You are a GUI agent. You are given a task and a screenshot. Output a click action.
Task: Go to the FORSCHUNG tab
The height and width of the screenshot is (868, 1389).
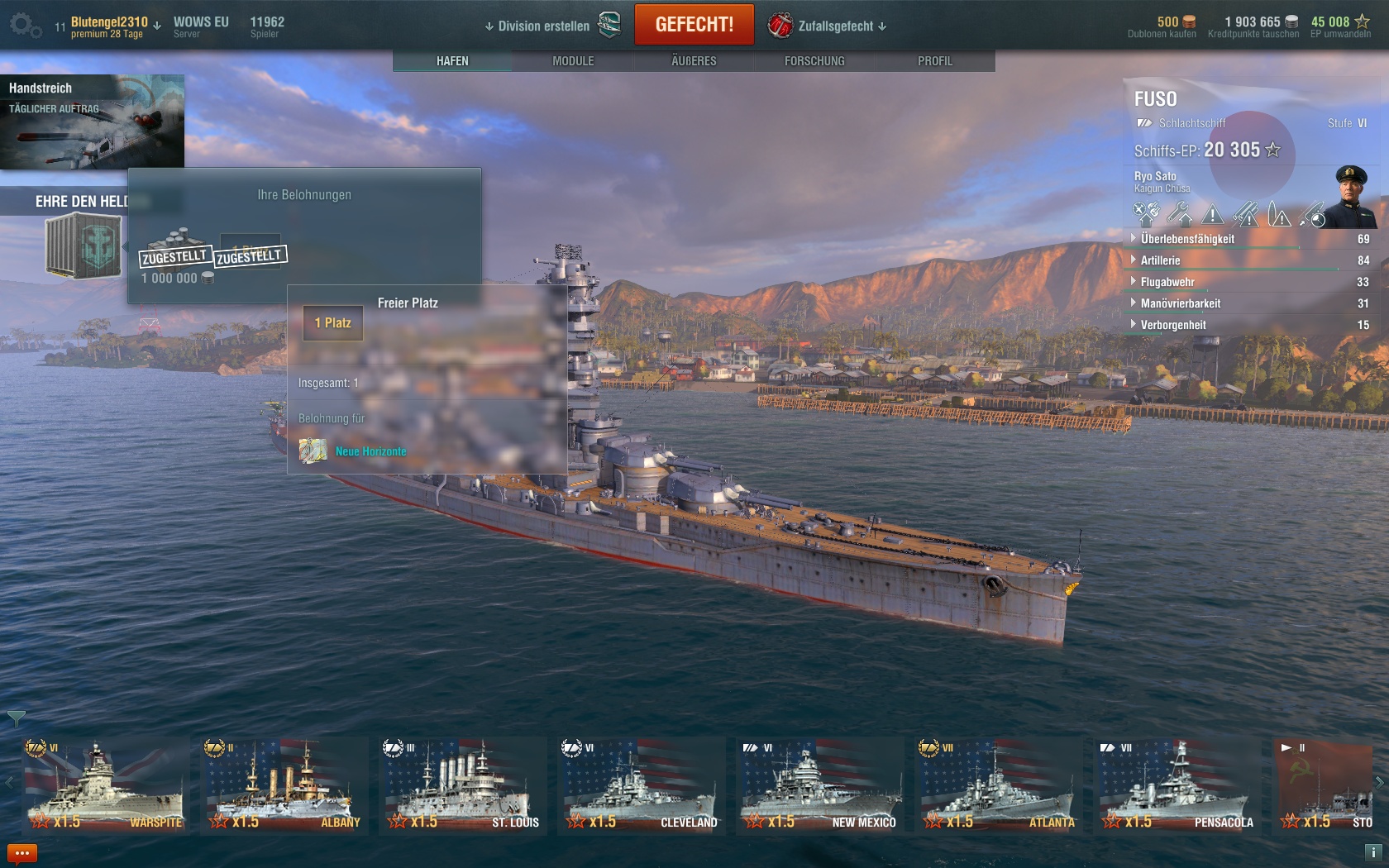(x=814, y=61)
